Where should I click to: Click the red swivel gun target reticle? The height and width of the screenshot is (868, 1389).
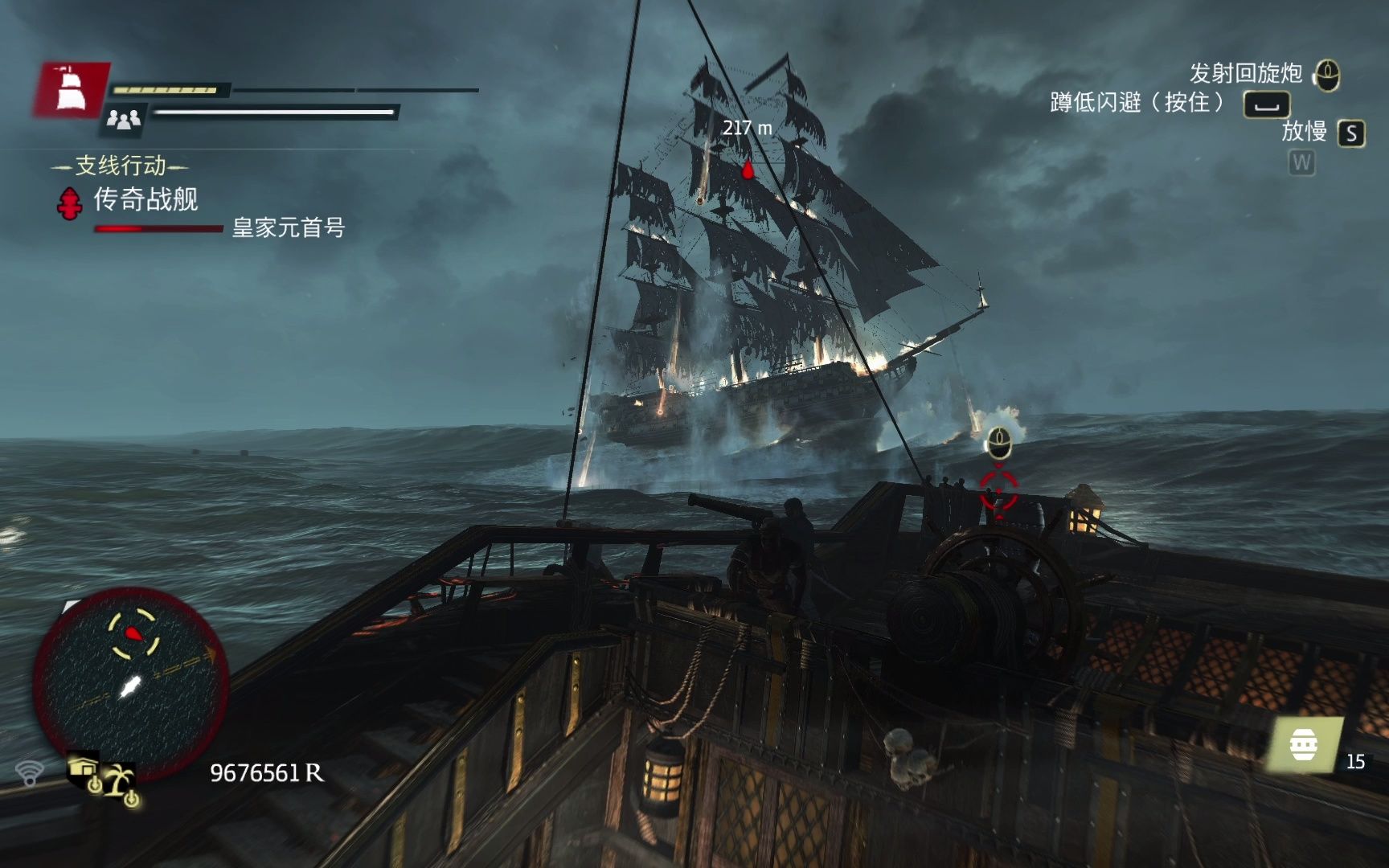998,488
